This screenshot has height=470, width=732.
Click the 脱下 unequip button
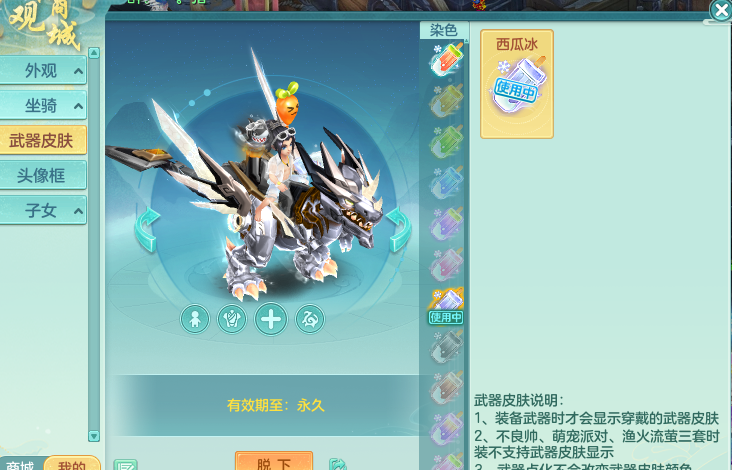point(274,463)
